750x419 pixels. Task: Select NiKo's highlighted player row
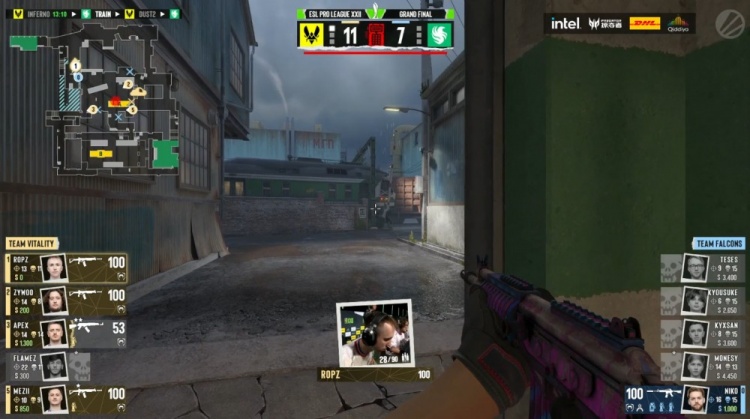point(686,399)
